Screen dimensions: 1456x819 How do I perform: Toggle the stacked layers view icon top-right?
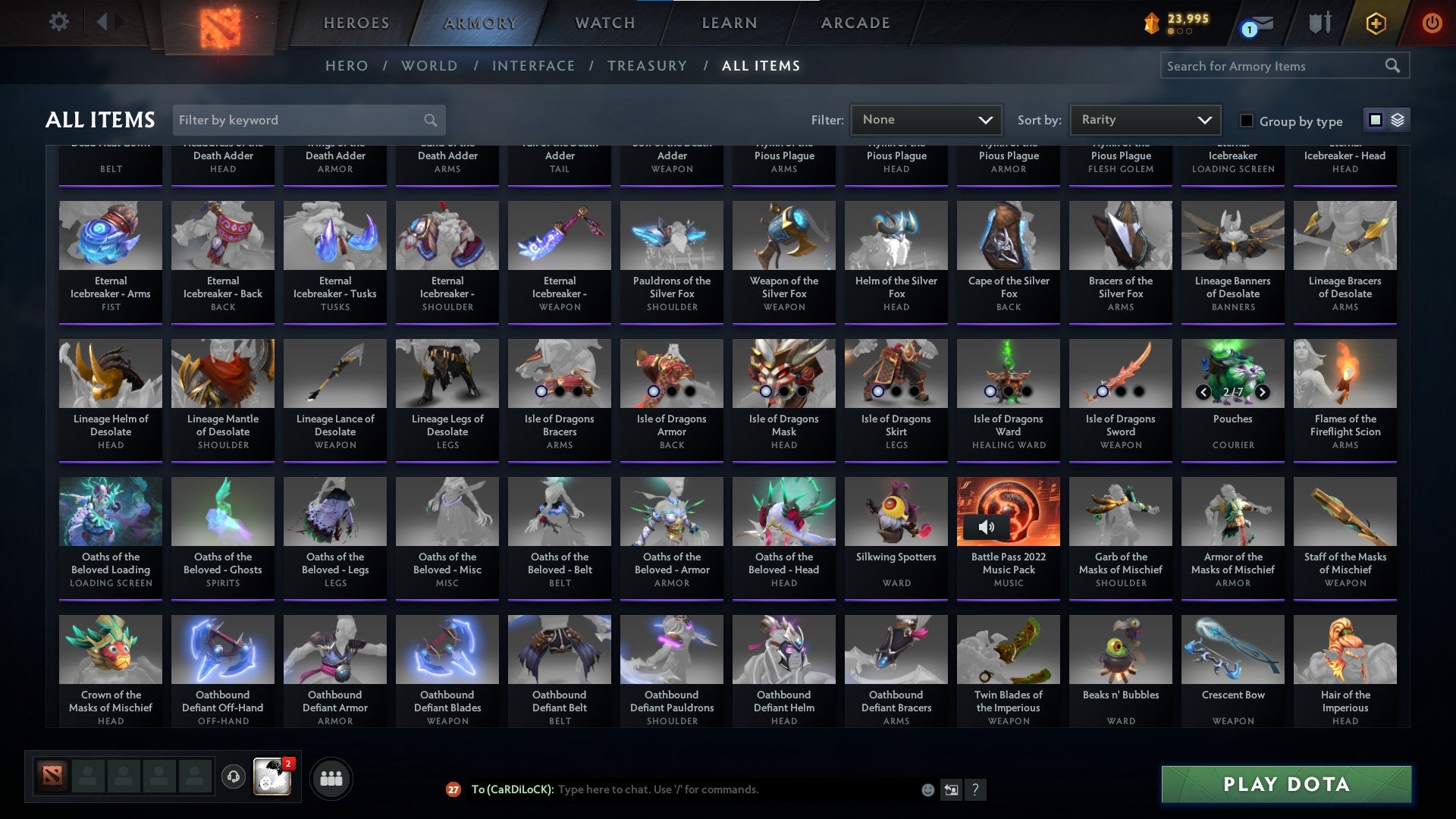pos(1396,120)
